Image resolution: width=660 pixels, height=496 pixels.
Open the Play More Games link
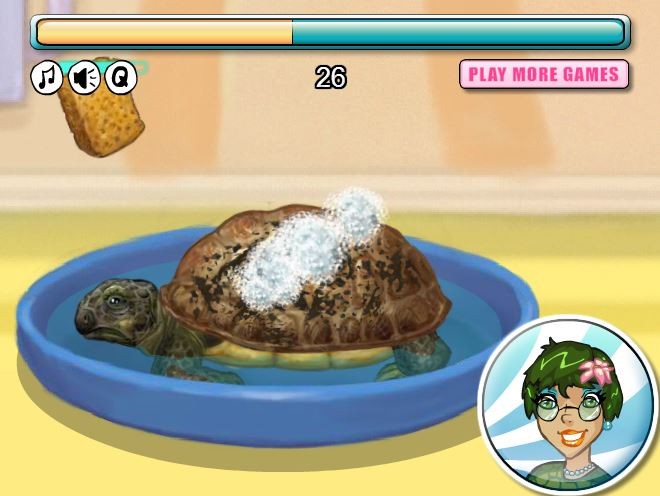[544, 74]
